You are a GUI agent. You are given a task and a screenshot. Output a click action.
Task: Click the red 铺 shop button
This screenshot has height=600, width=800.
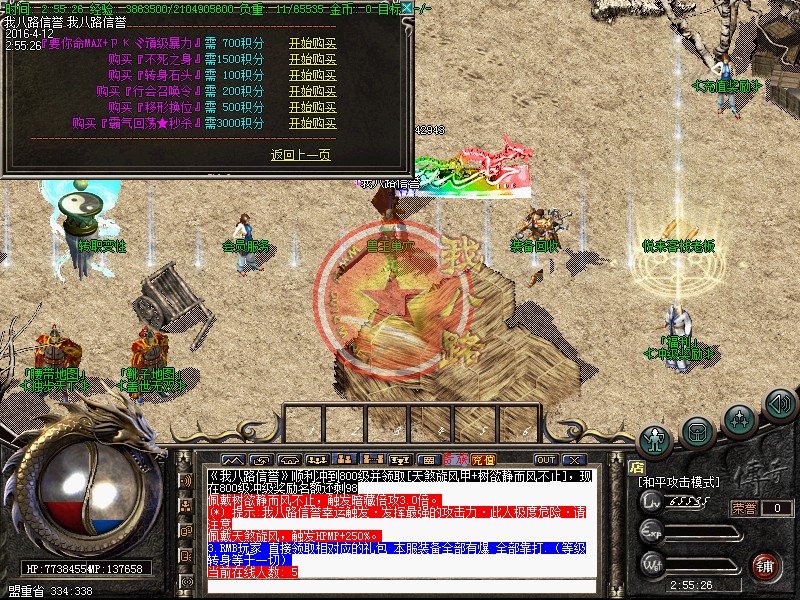point(766,565)
